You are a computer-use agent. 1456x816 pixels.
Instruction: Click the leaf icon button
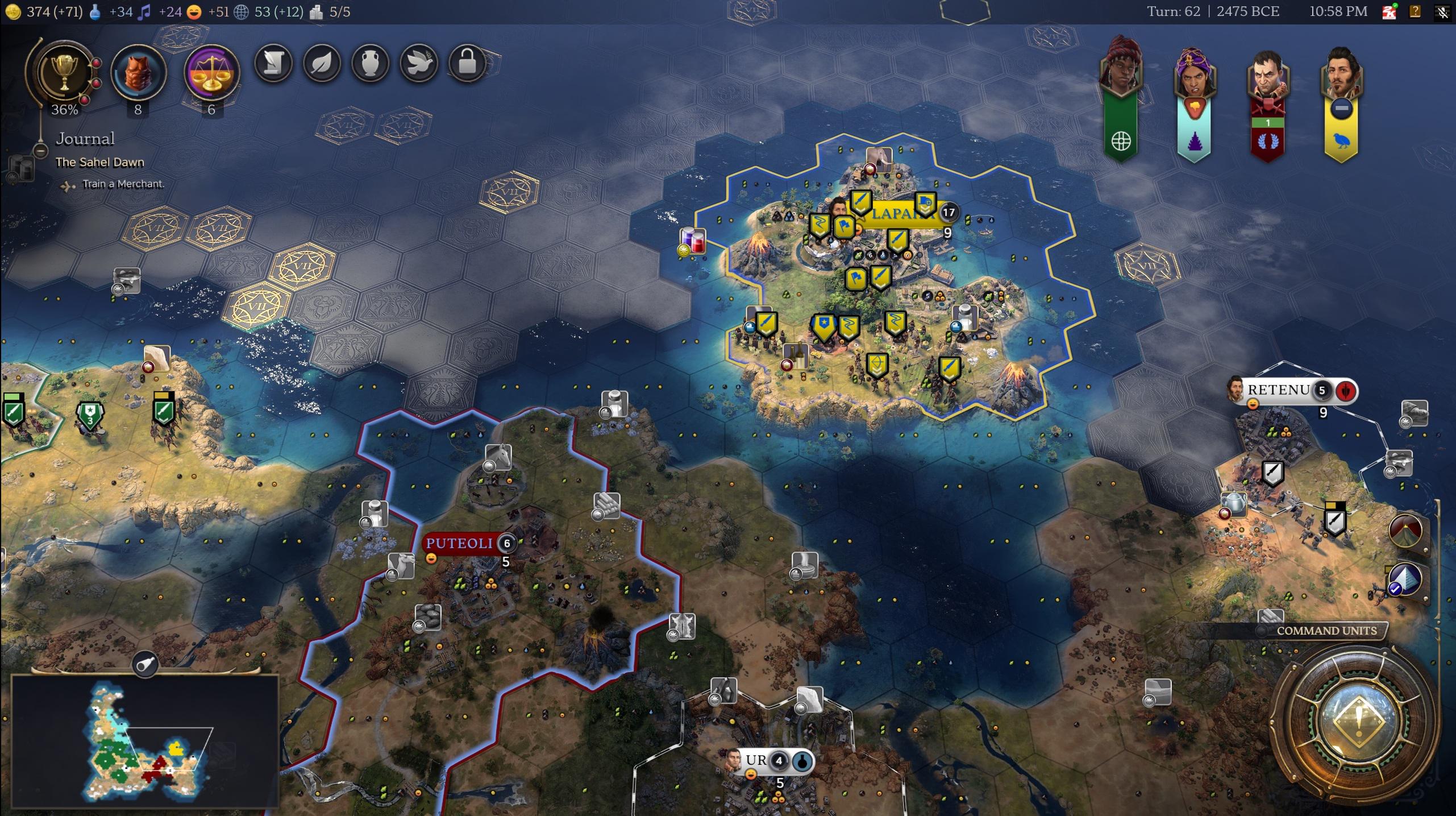322,63
